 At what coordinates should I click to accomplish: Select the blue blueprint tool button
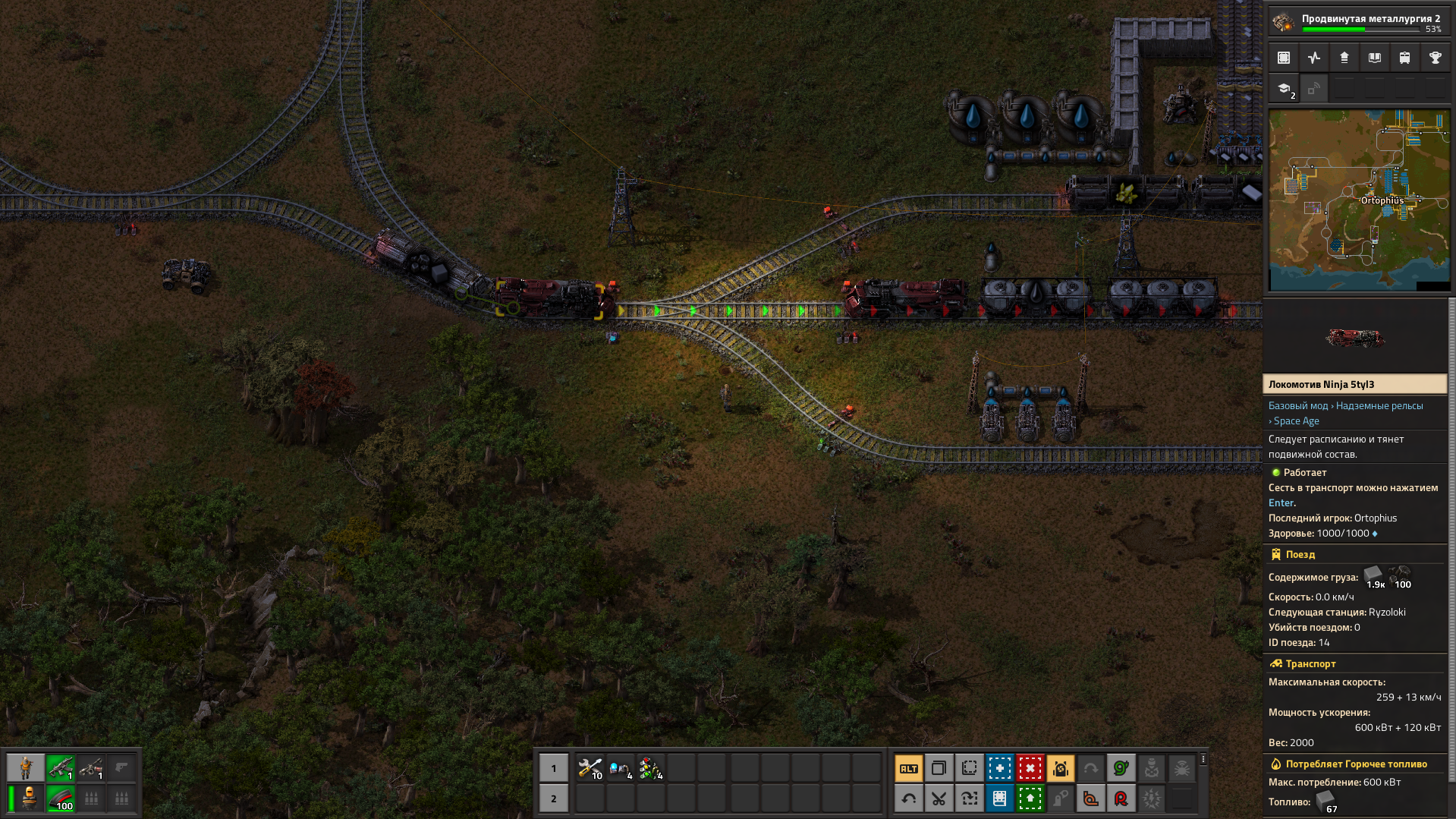click(999, 768)
